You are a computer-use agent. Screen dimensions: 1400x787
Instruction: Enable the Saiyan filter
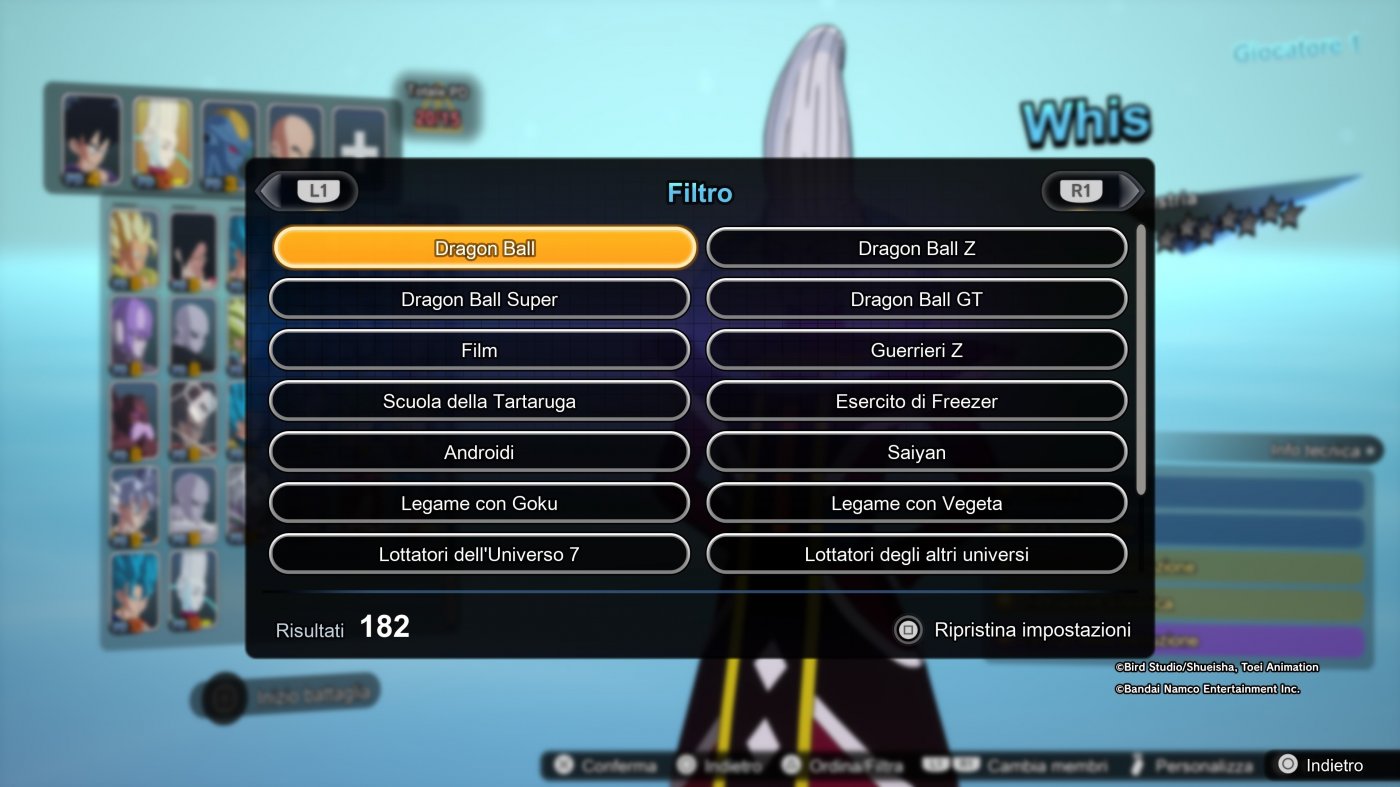pyautogui.click(x=916, y=452)
